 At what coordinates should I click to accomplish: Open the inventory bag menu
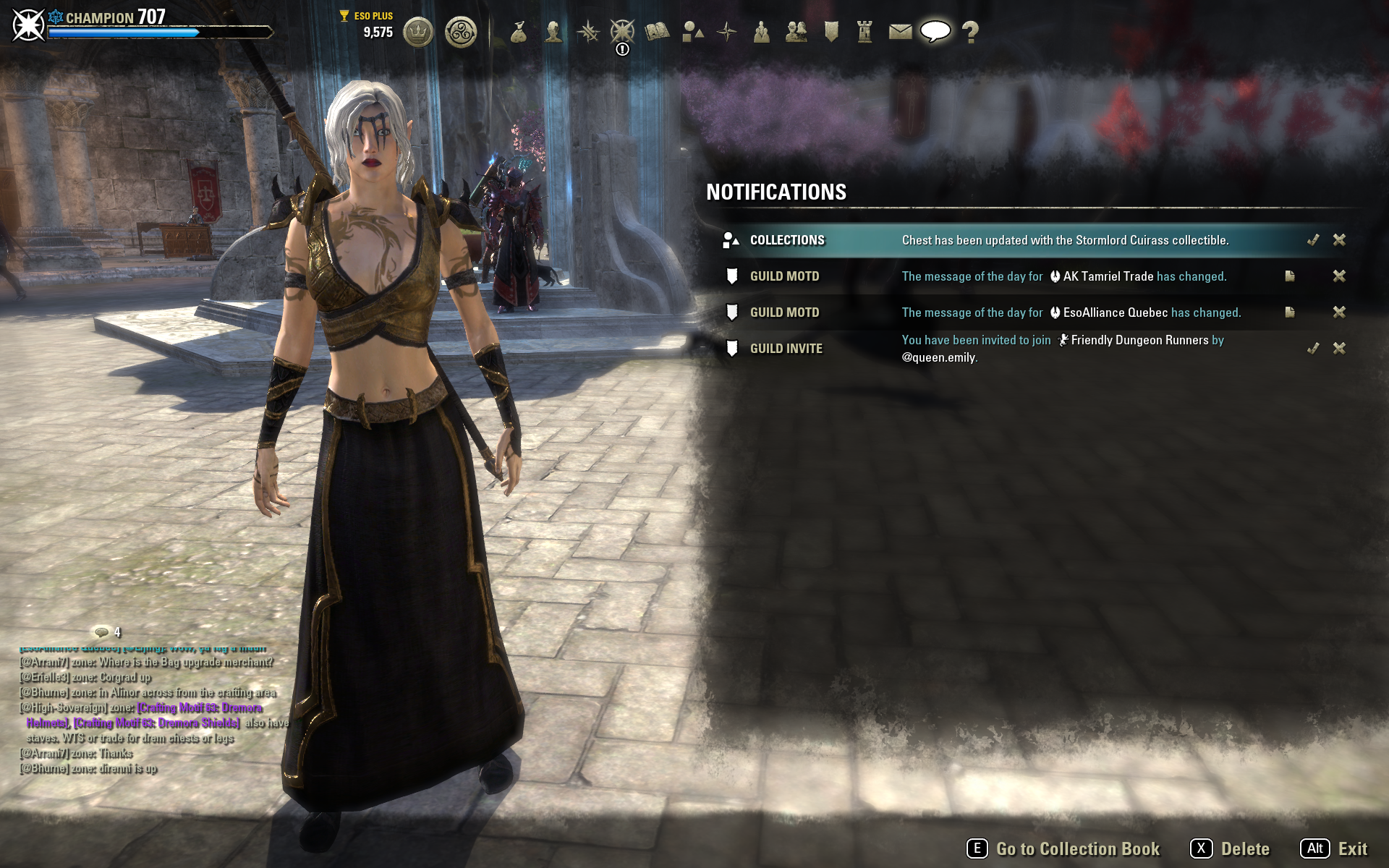(519, 32)
